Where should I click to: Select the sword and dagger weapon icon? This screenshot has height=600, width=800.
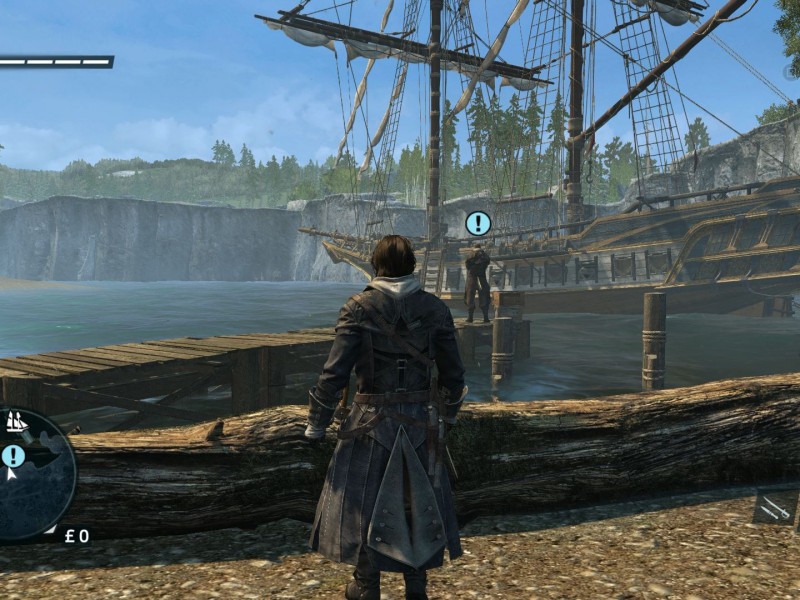tap(776, 508)
